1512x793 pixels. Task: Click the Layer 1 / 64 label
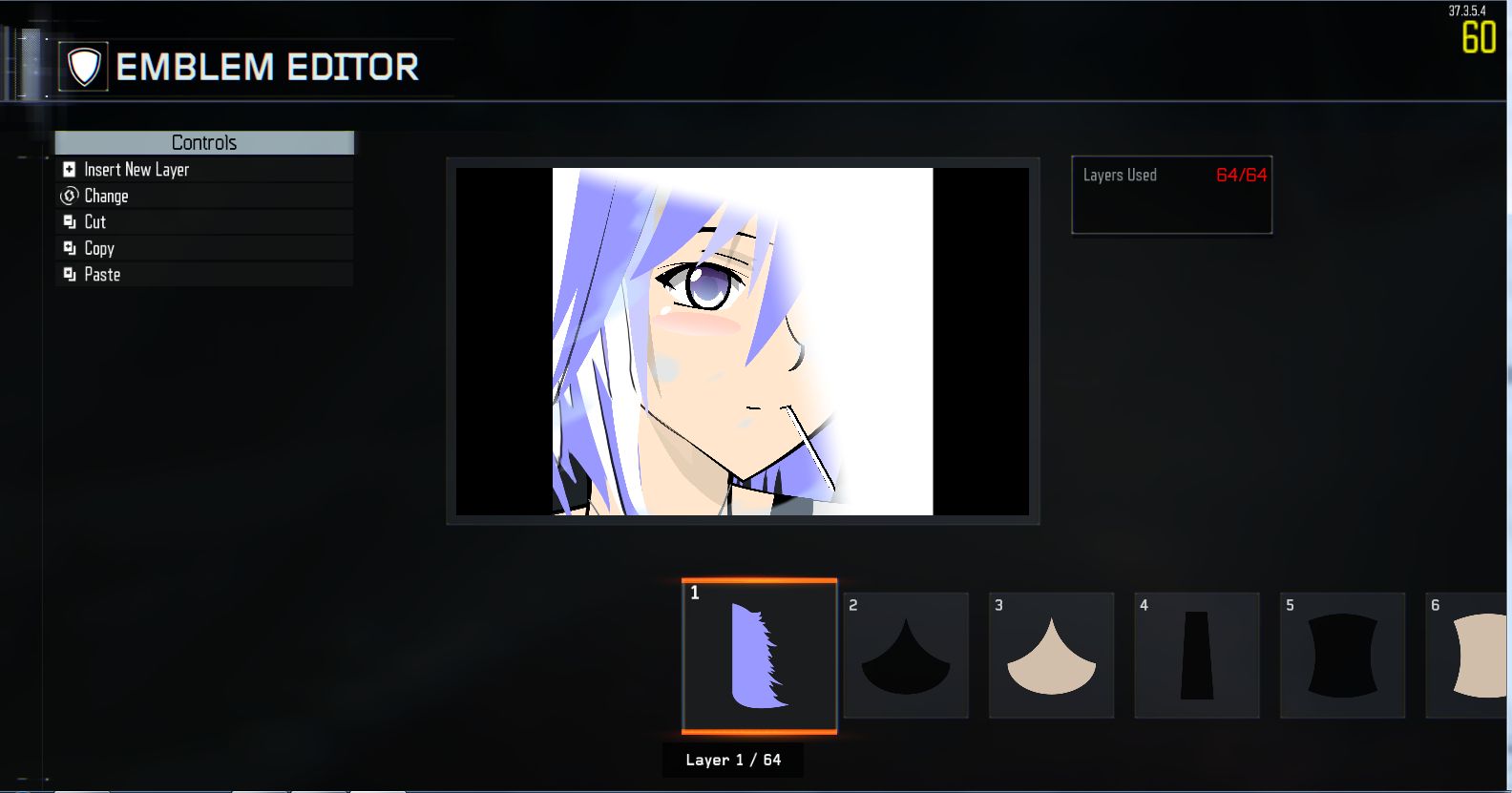(x=733, y=760)
